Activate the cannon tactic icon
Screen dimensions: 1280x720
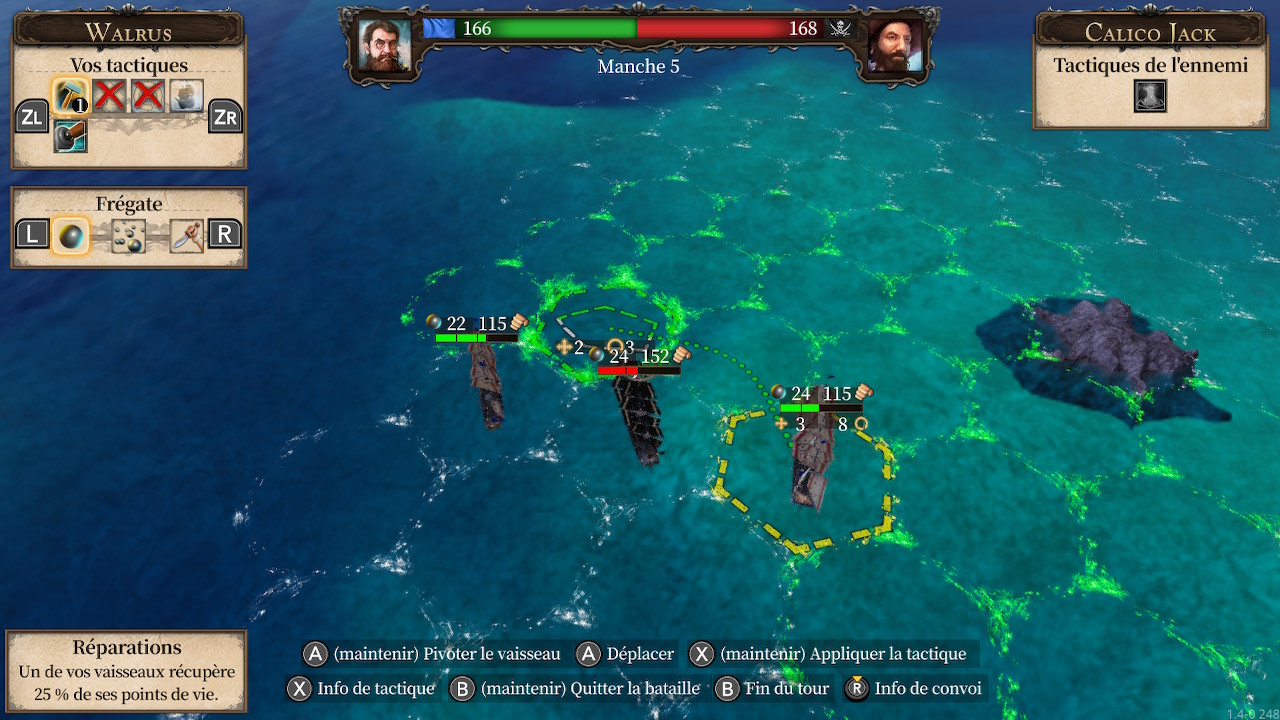(70, 136)
